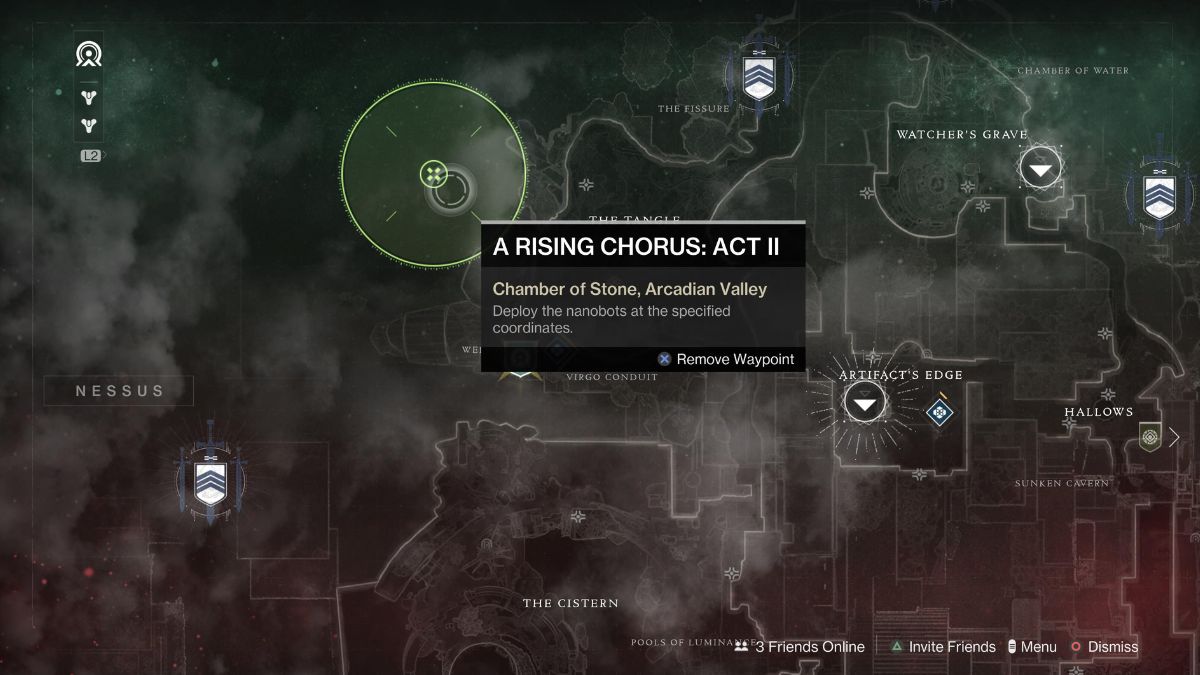Select the shield banner near The Fissure
This screenshot has width=1200, height=675.
[x=757, y=76]
